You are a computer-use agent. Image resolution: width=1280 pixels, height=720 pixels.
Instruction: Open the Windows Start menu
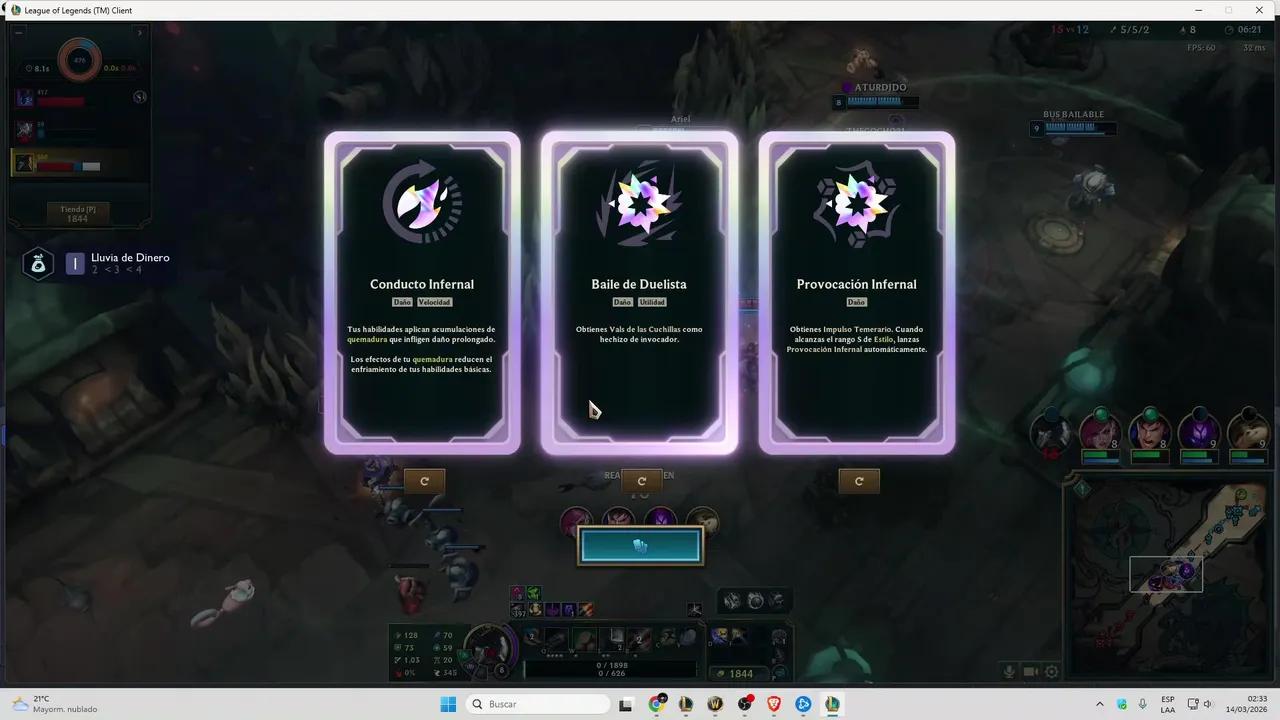click(x=448, y=704)
